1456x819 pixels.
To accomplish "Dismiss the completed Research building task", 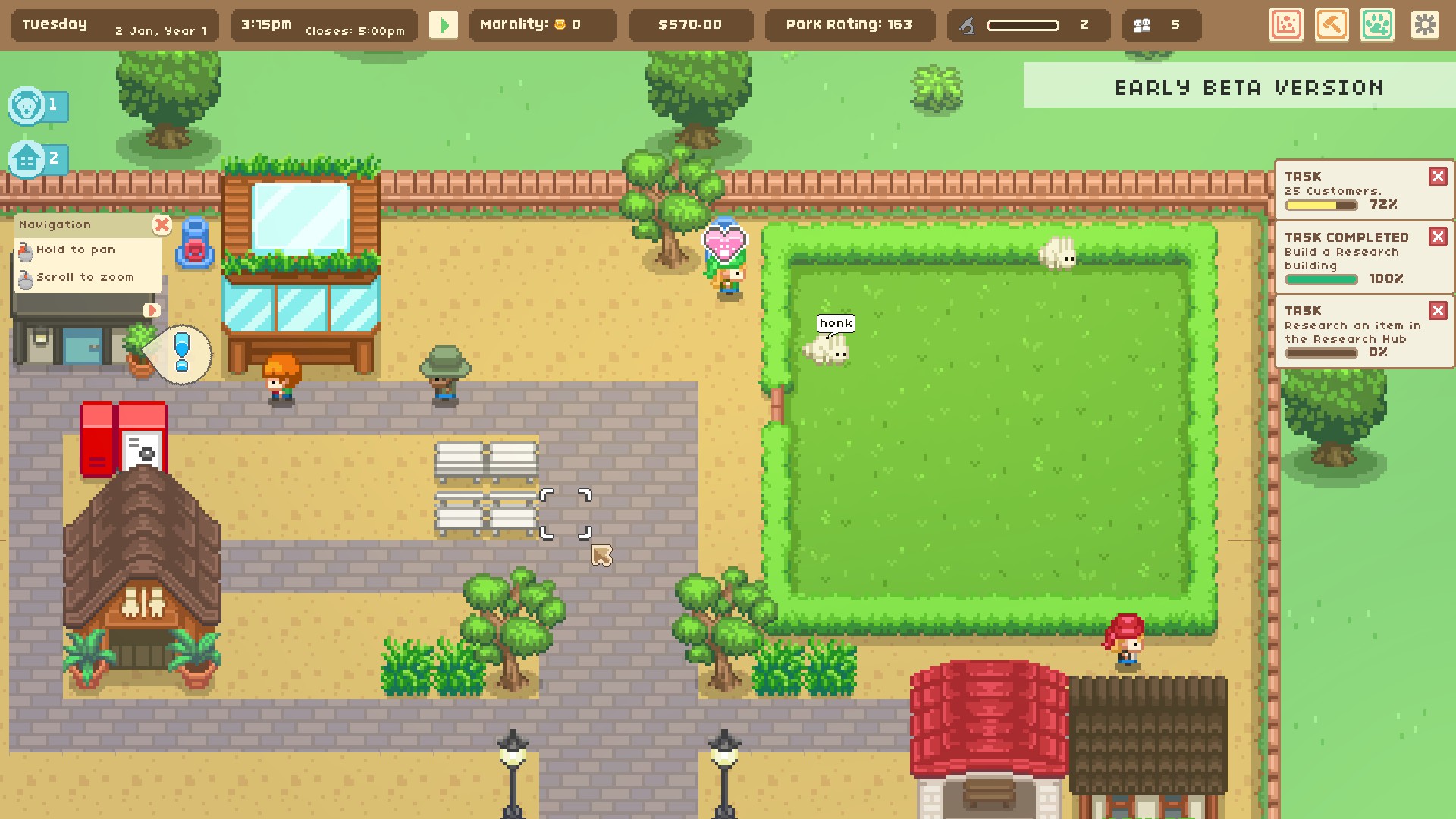I will click(x=1439, y=237).
